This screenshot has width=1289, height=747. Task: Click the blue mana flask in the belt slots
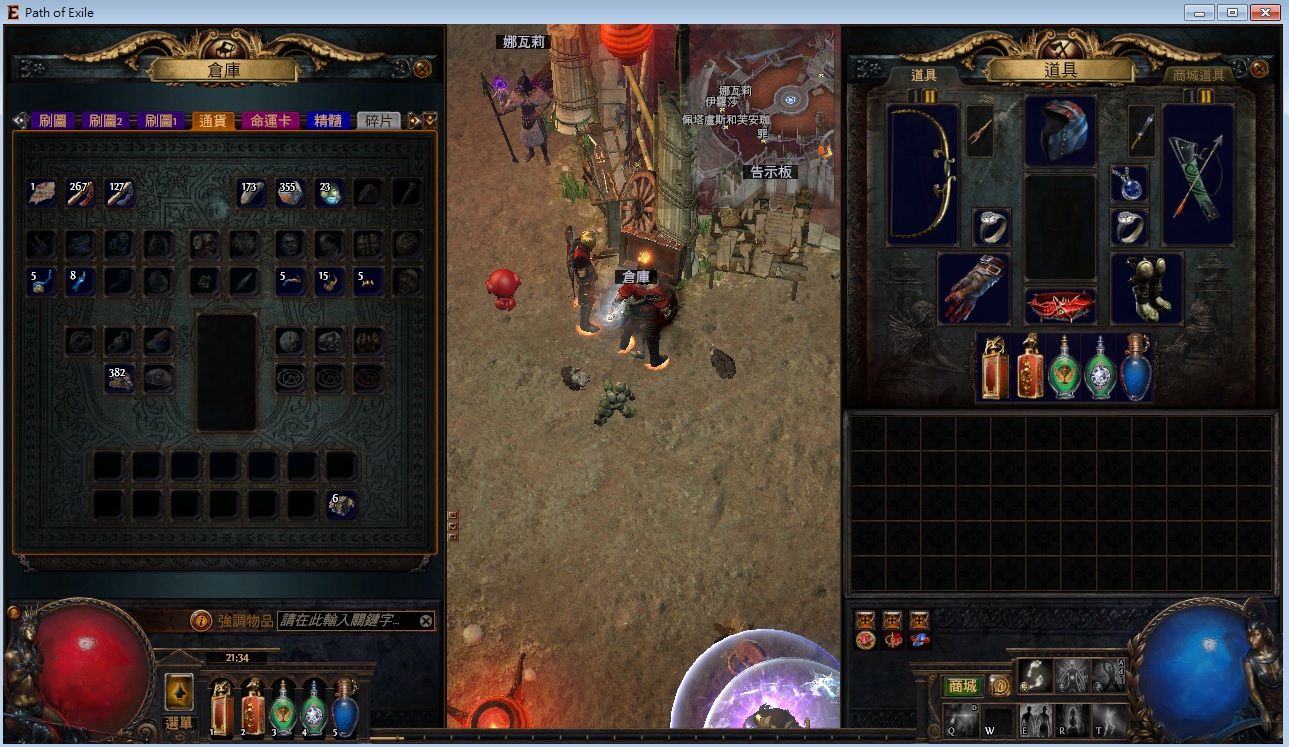tap(1135, 371)
